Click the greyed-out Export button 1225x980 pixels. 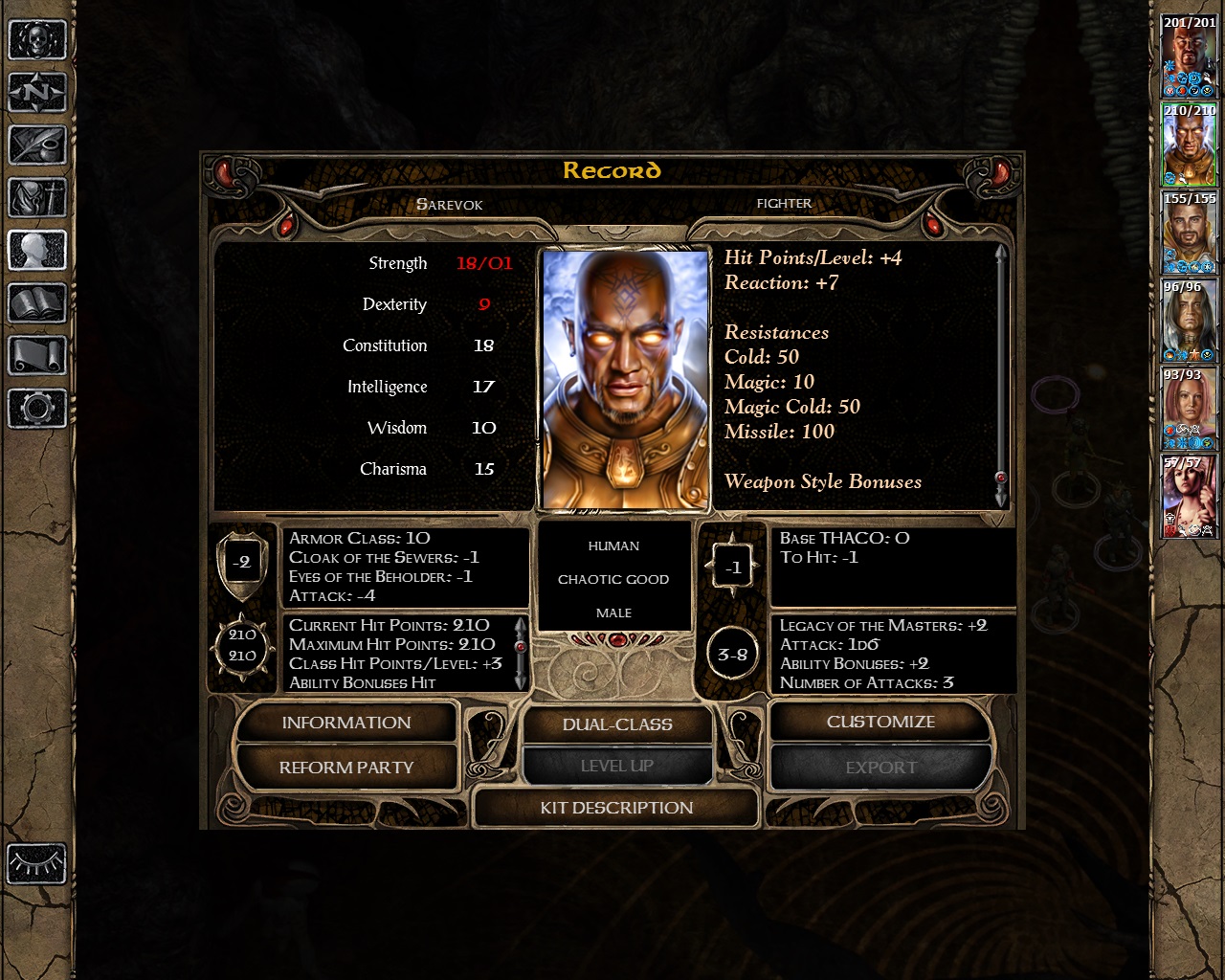click(x=880, y=768)
